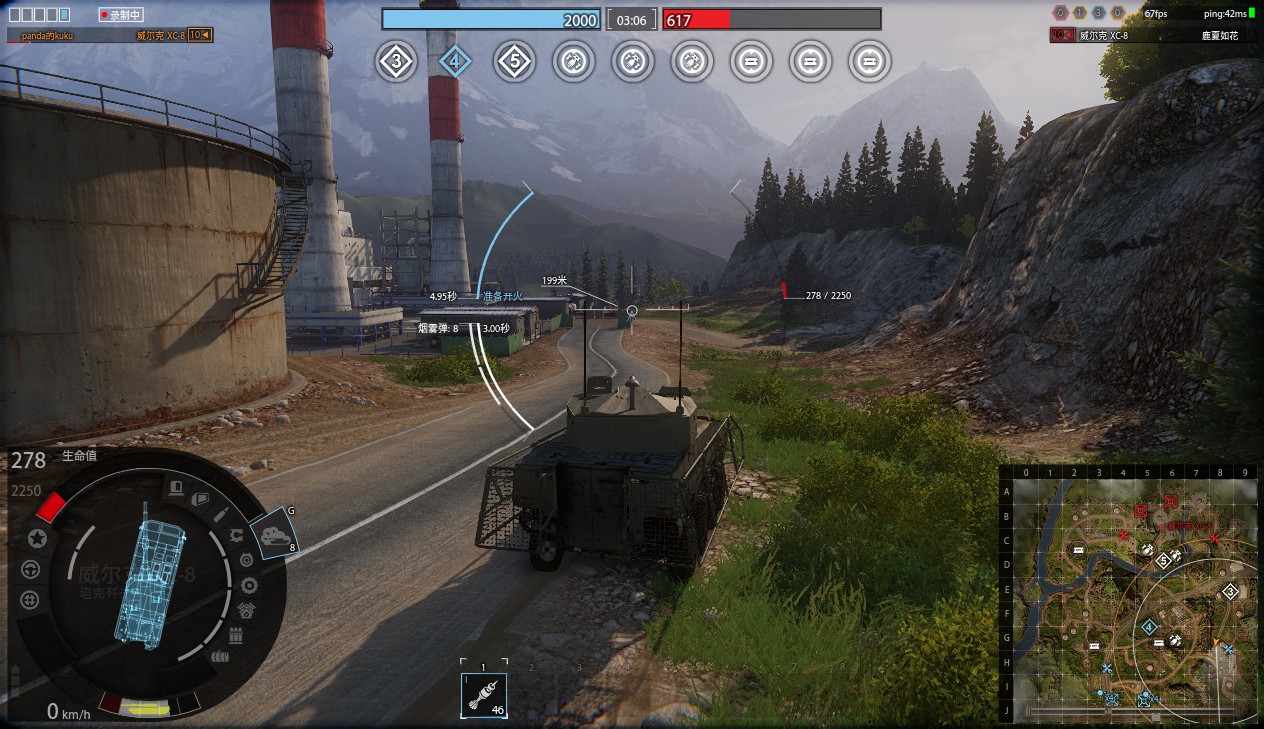Click objective 5 diamond in the top objective row
1264x729 pixels.
pos(514,62)
